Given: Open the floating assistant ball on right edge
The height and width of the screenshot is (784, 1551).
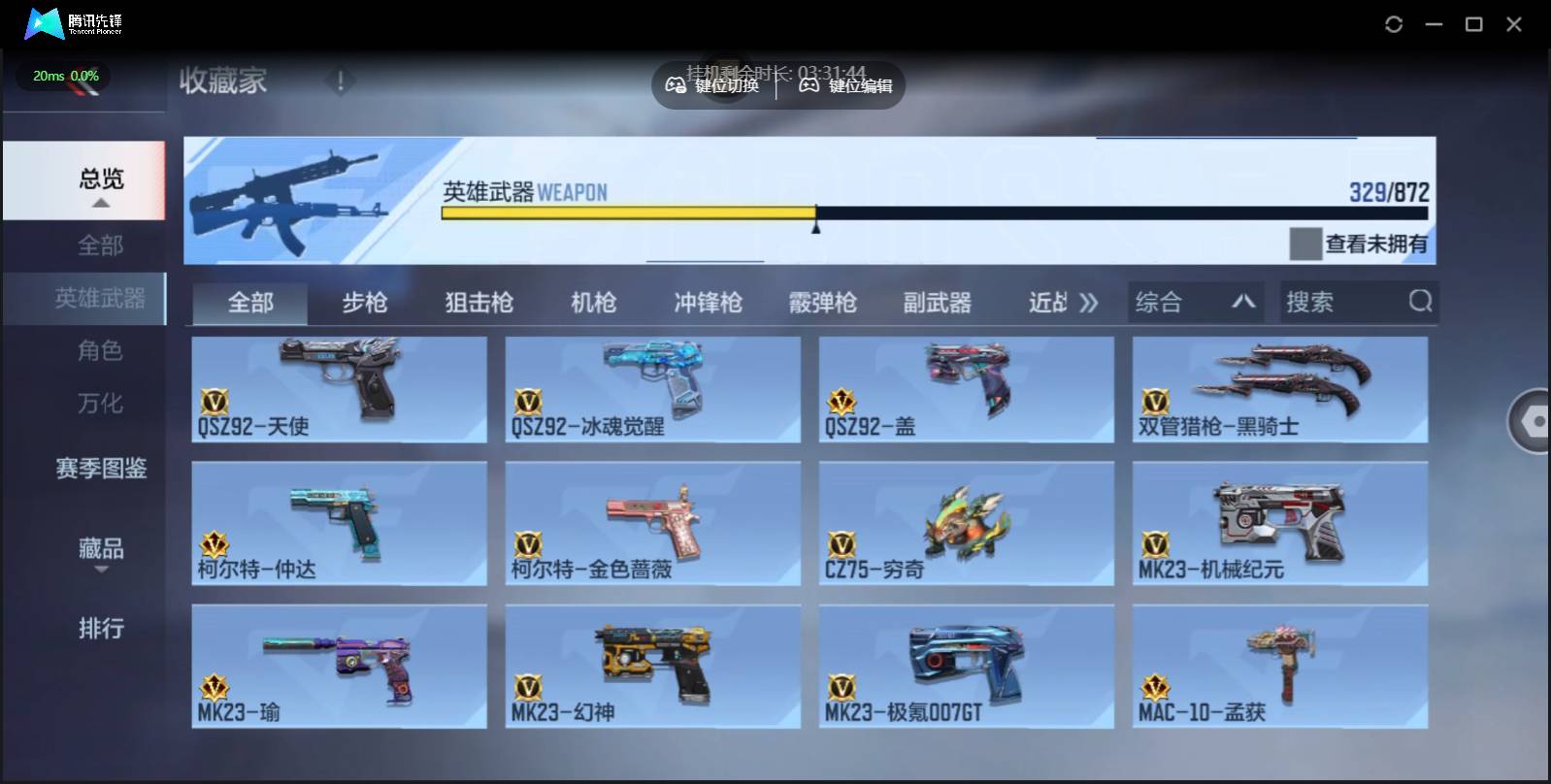Looking at the screenshot, I should tap(1532, 422).
